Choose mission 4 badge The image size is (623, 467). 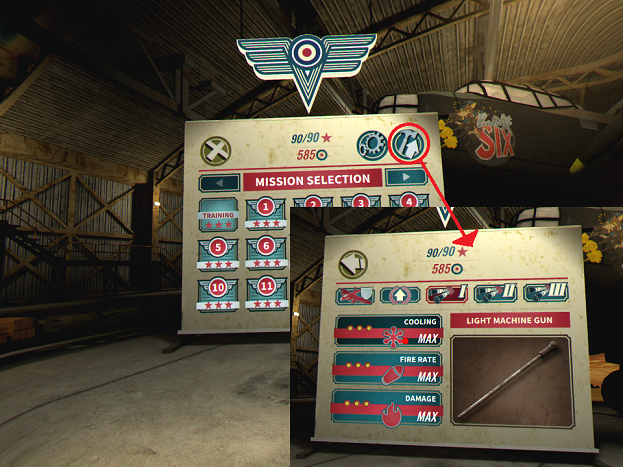tap(409, 201)
